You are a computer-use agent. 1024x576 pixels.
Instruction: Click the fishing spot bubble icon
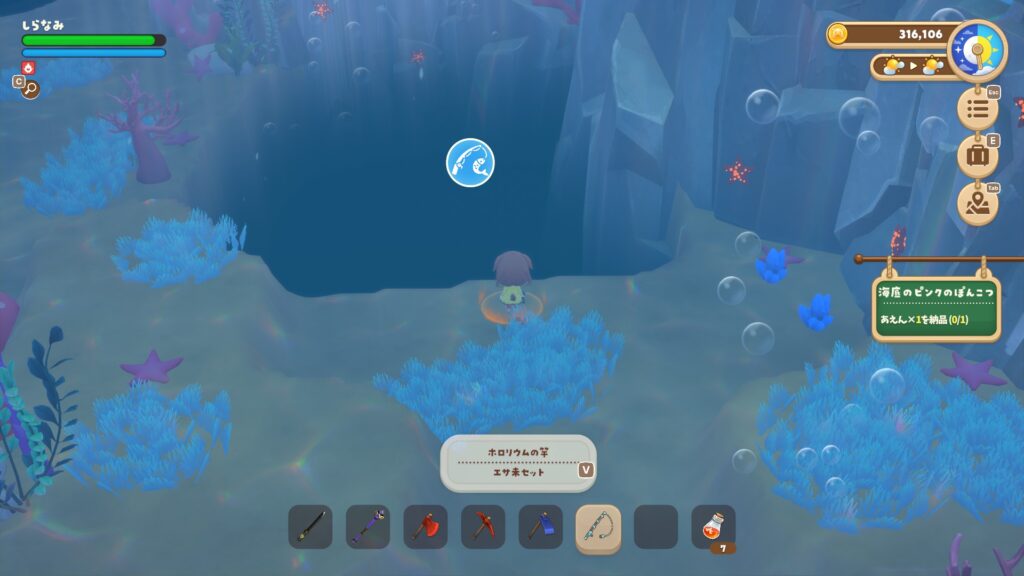point(470,162)
